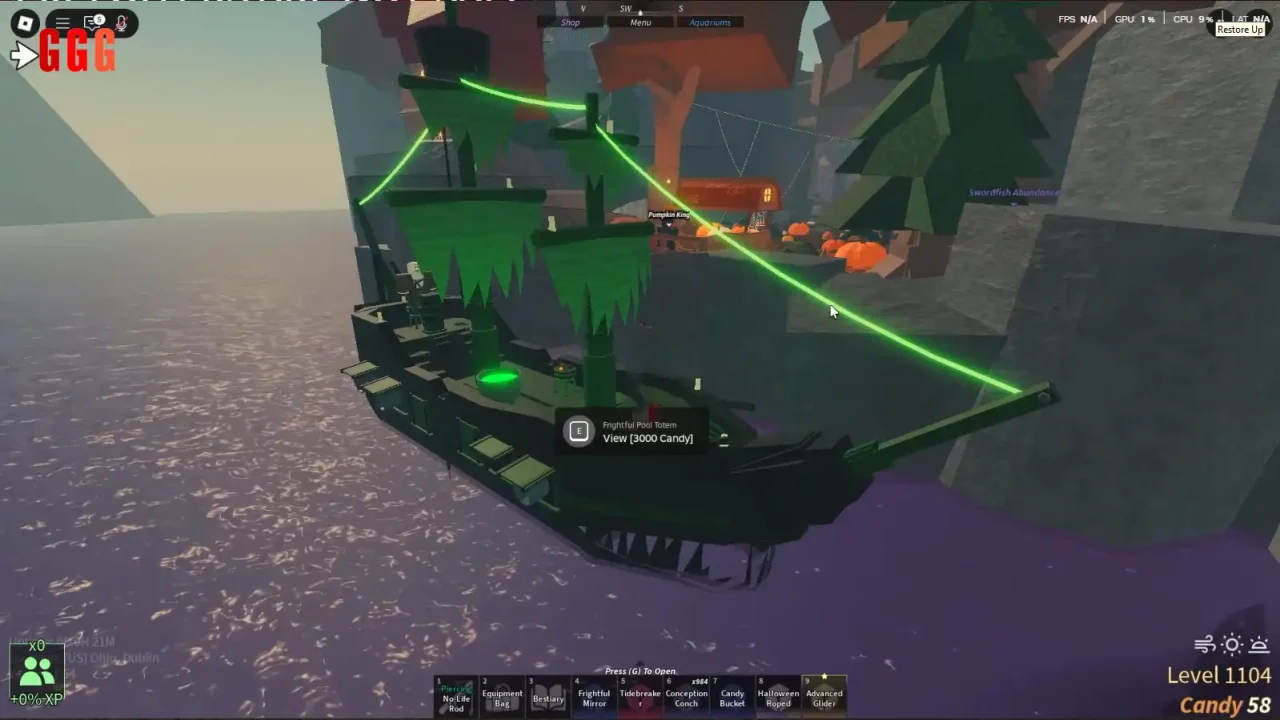The width and height of the screenshot is (1280, 720).
Task: Toggle the muted microphone icon
Action: pos(122,23)
